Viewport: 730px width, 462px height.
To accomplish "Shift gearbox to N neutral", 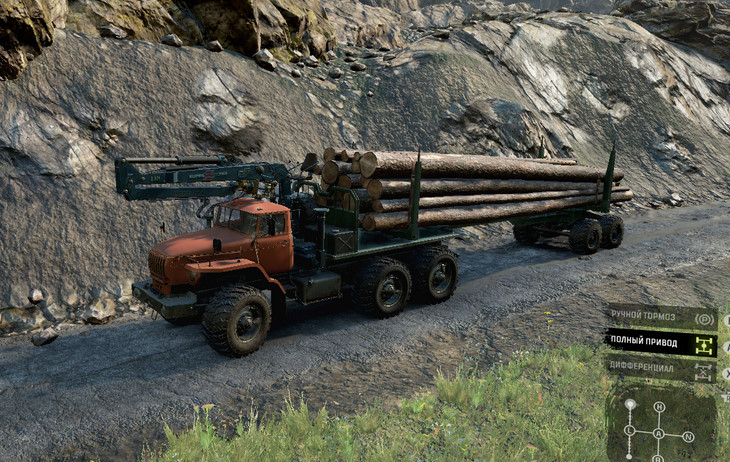I will coord(688,437).
